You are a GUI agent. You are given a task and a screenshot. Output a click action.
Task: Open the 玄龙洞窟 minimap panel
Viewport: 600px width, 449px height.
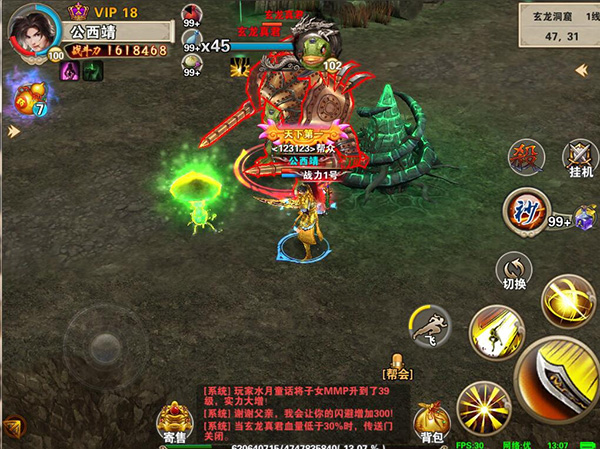coord(551,24)
